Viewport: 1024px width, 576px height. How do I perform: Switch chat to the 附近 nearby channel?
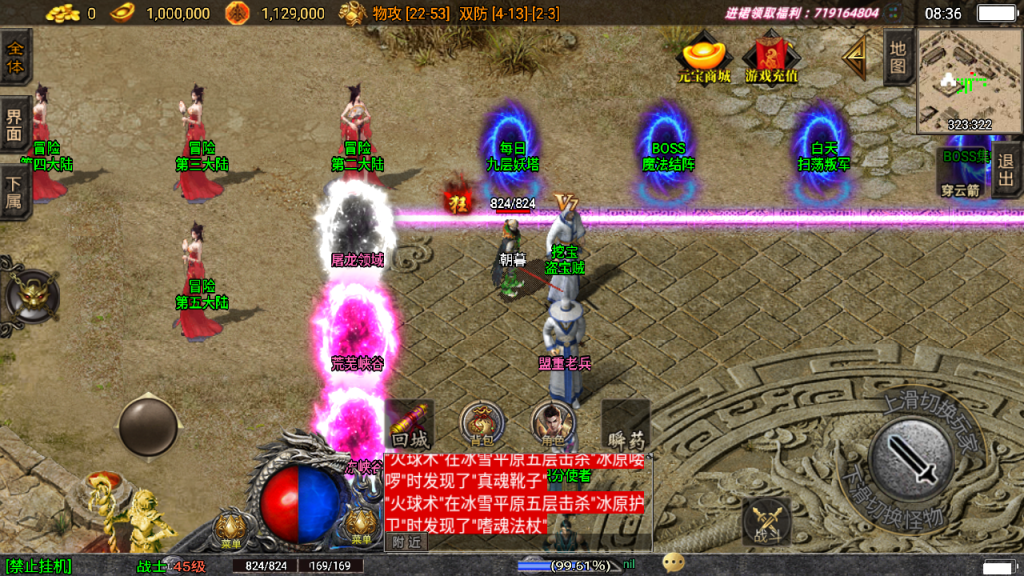point(407,542)
